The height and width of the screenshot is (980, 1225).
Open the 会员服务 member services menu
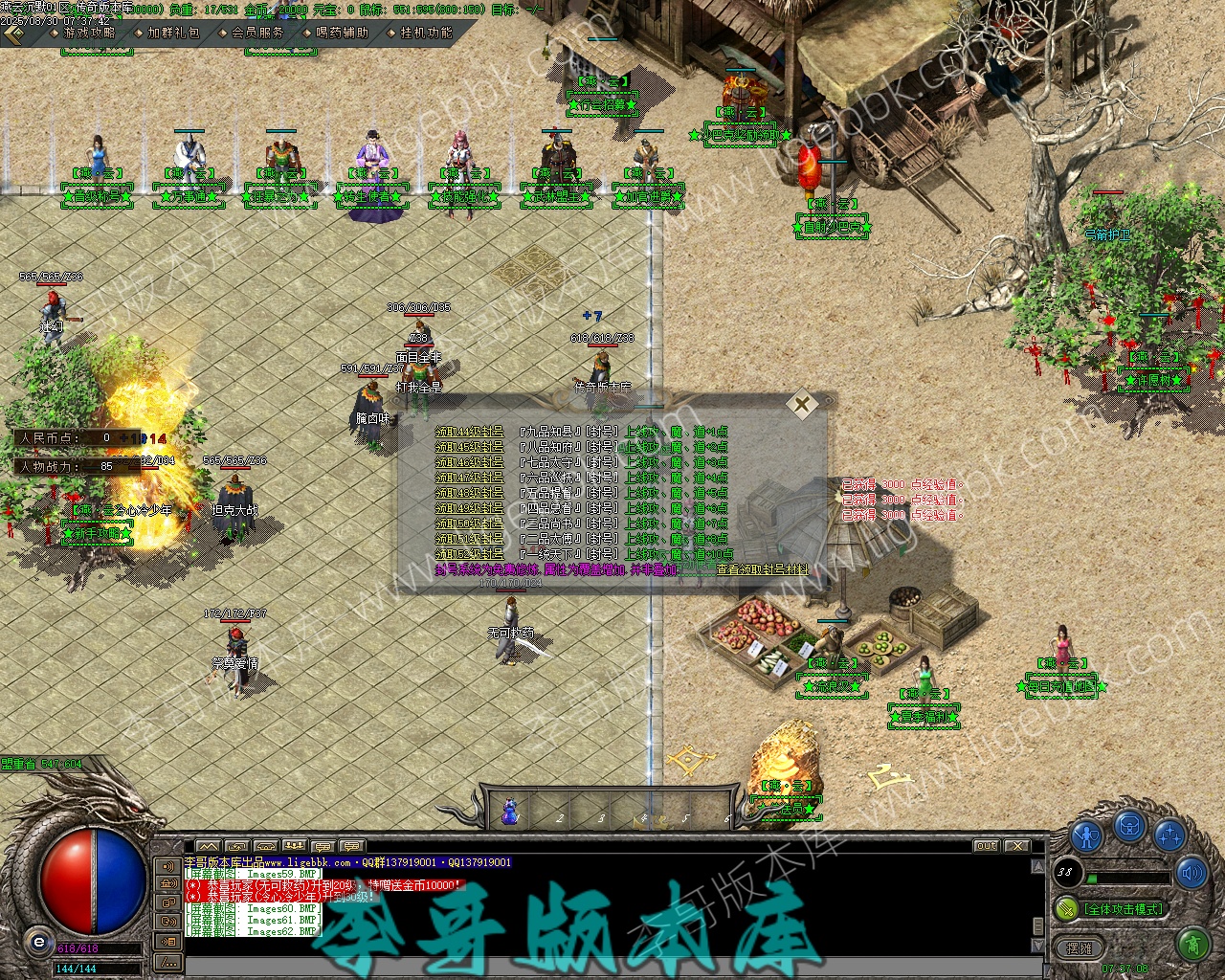point(257,33)
